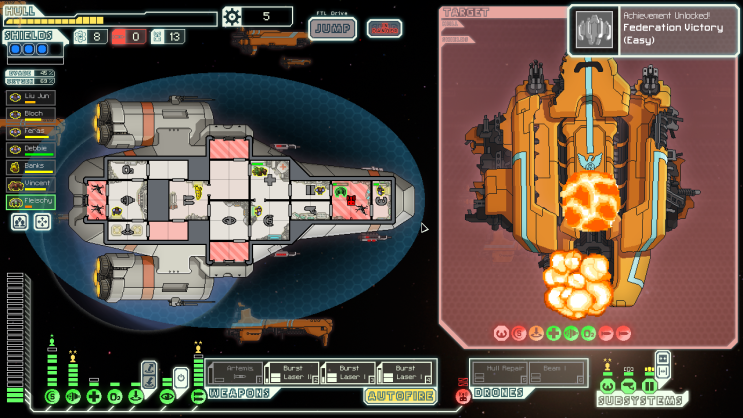Image resolution: width=743 pixels, height=418 pixels.
Task: Click the medbay cross system icon
Action: click(93, 397)
